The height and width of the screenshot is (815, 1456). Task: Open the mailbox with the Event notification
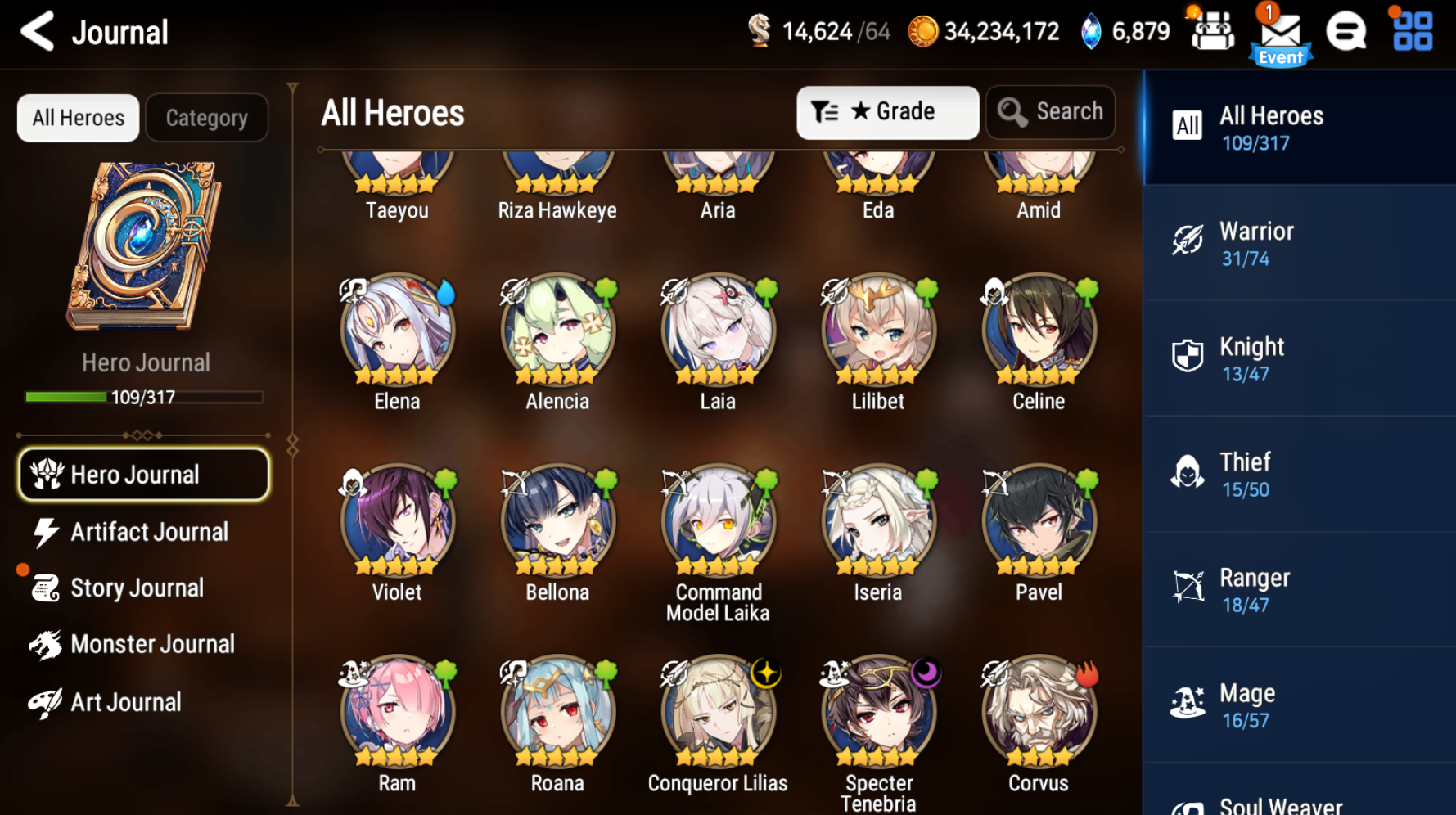1281,33
